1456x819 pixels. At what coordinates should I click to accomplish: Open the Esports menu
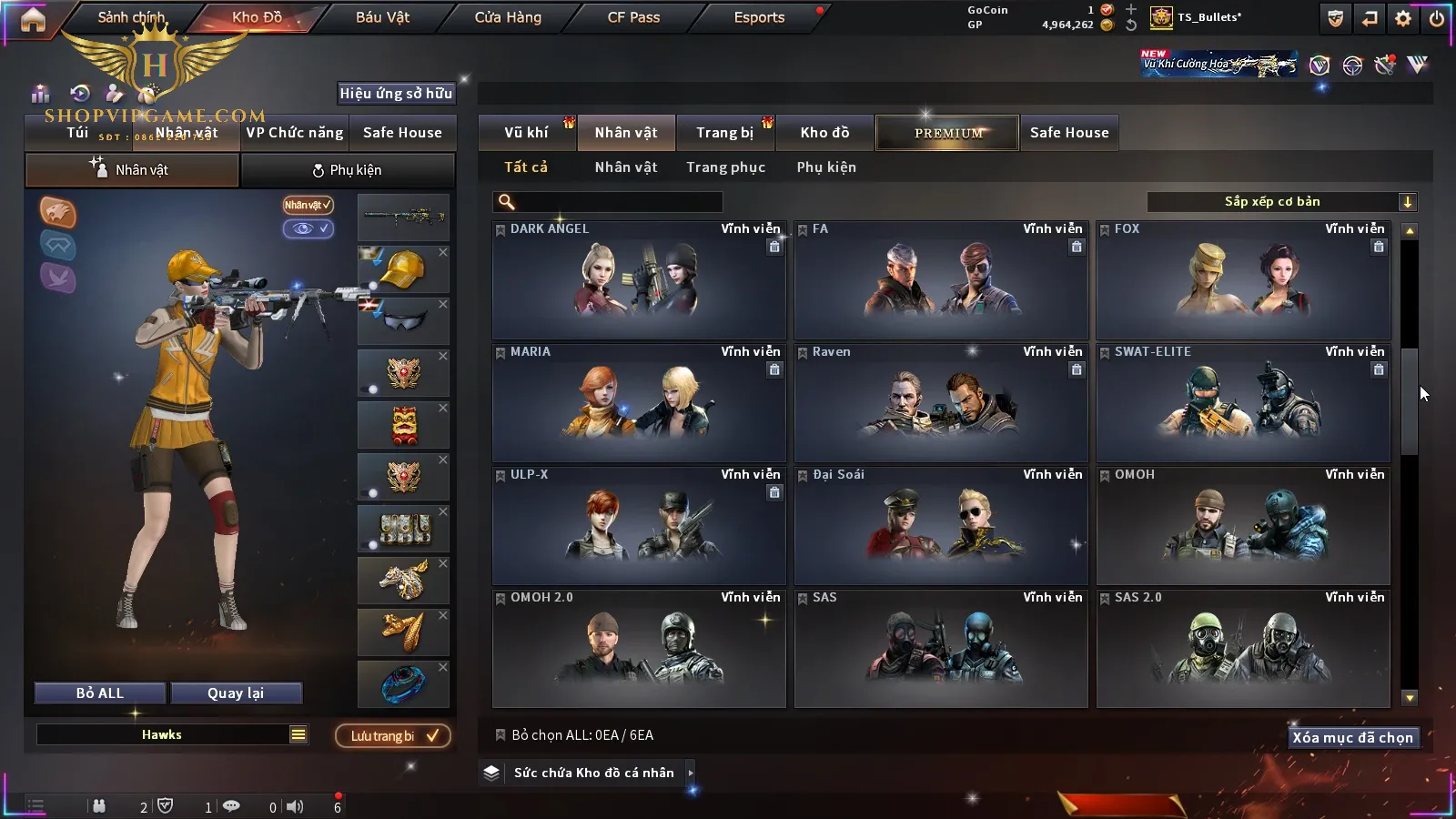click(759, 17)
